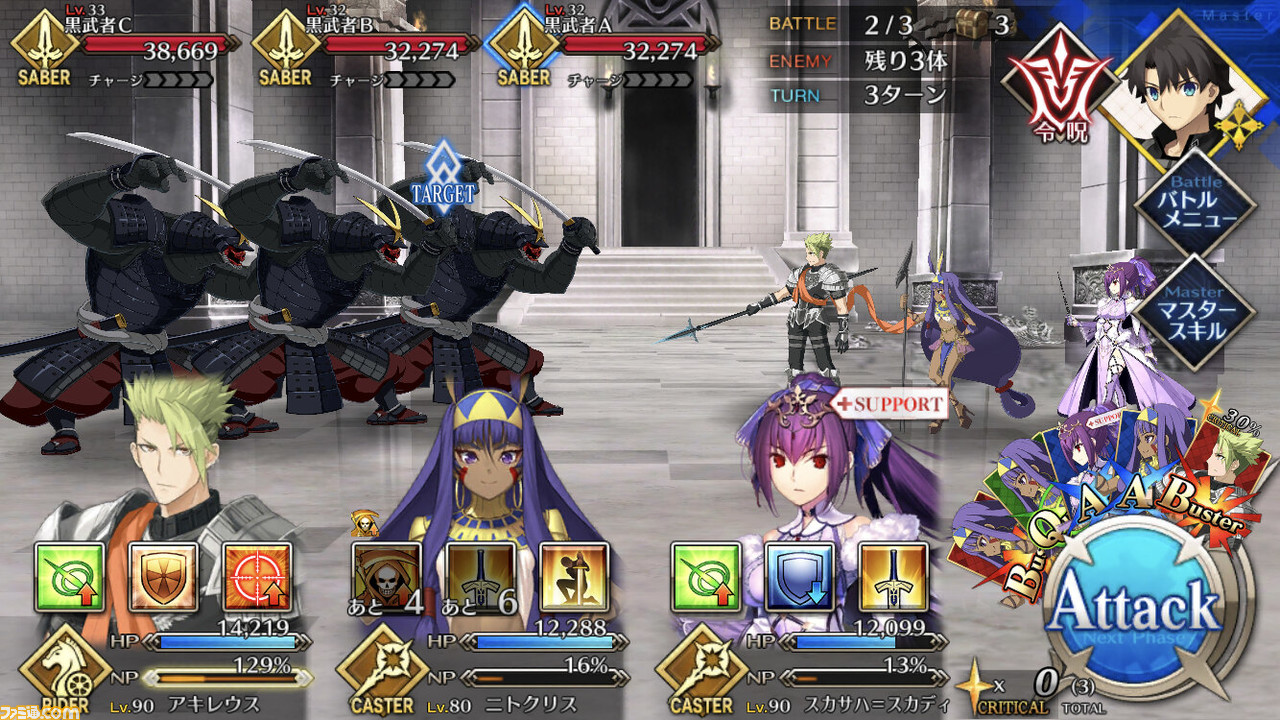This screenshot has height=720, width=1280.
Task: Select Nitocris' sword skill on cooldown
Action: pos(481,577)
